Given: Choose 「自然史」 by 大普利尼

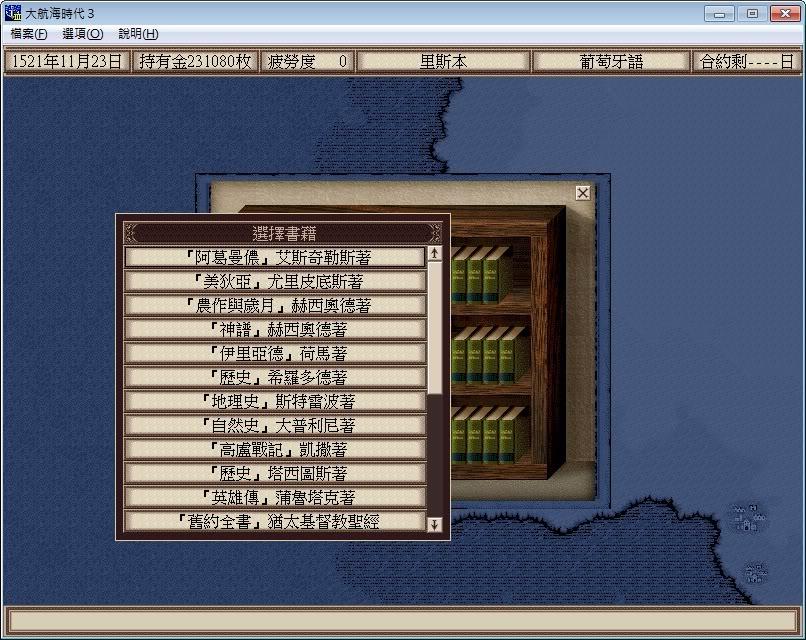Looking at the screenshot, I should click(x=275, y=425).
